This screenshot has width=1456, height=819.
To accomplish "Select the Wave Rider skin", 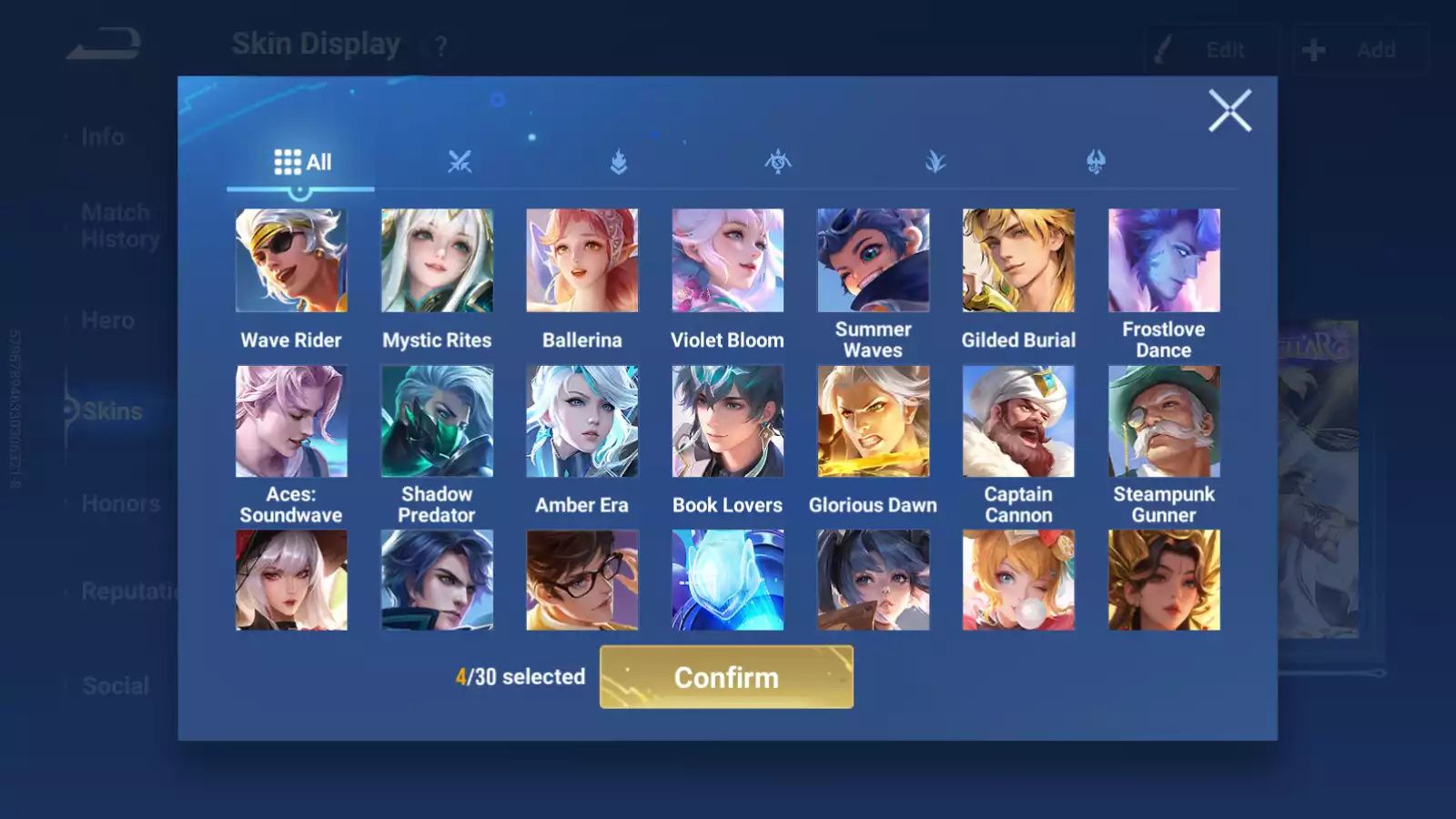I will coord(291,261).
